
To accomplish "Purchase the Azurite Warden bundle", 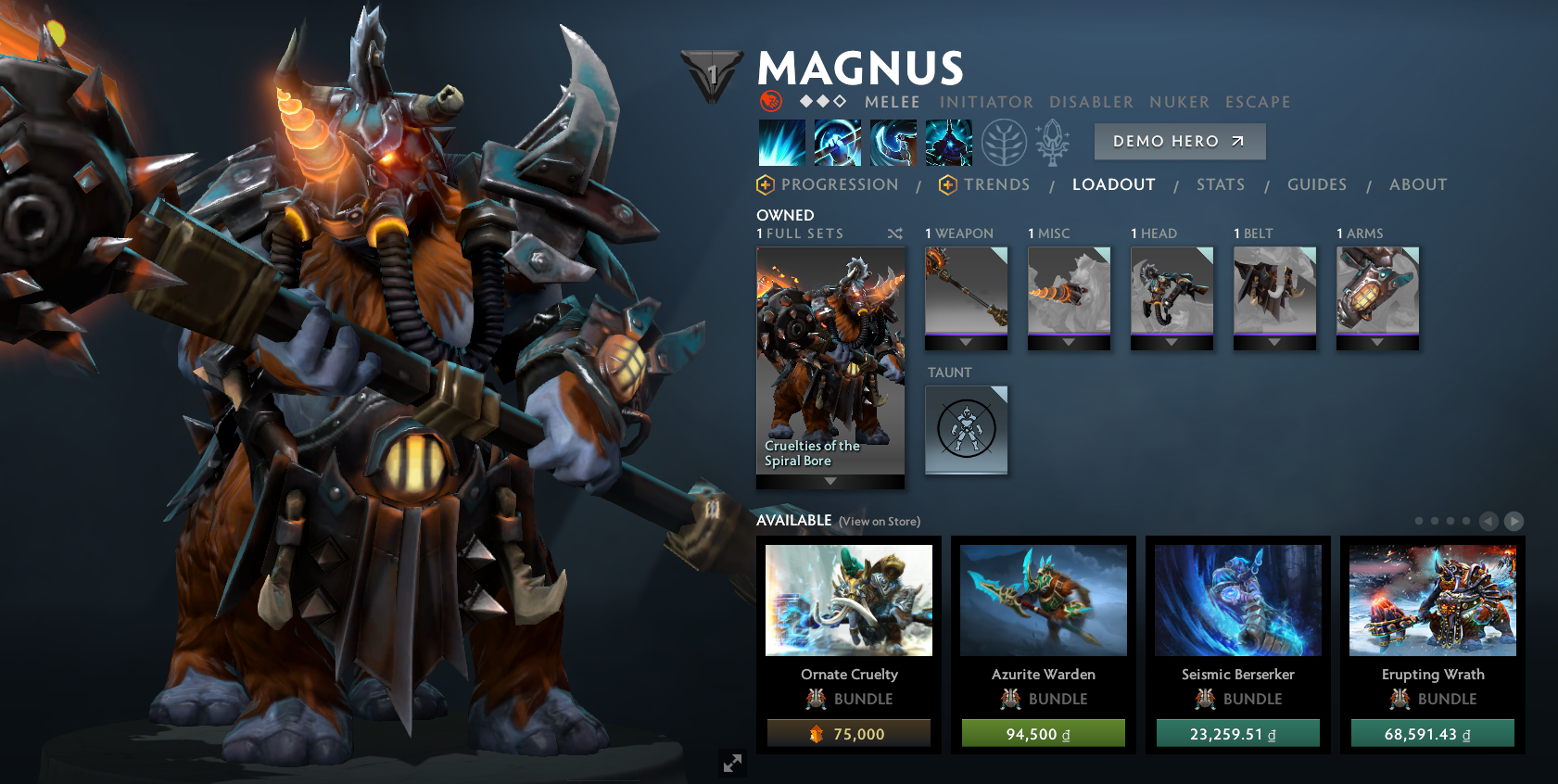I will pyautogui.click(x=1043, y=734).
